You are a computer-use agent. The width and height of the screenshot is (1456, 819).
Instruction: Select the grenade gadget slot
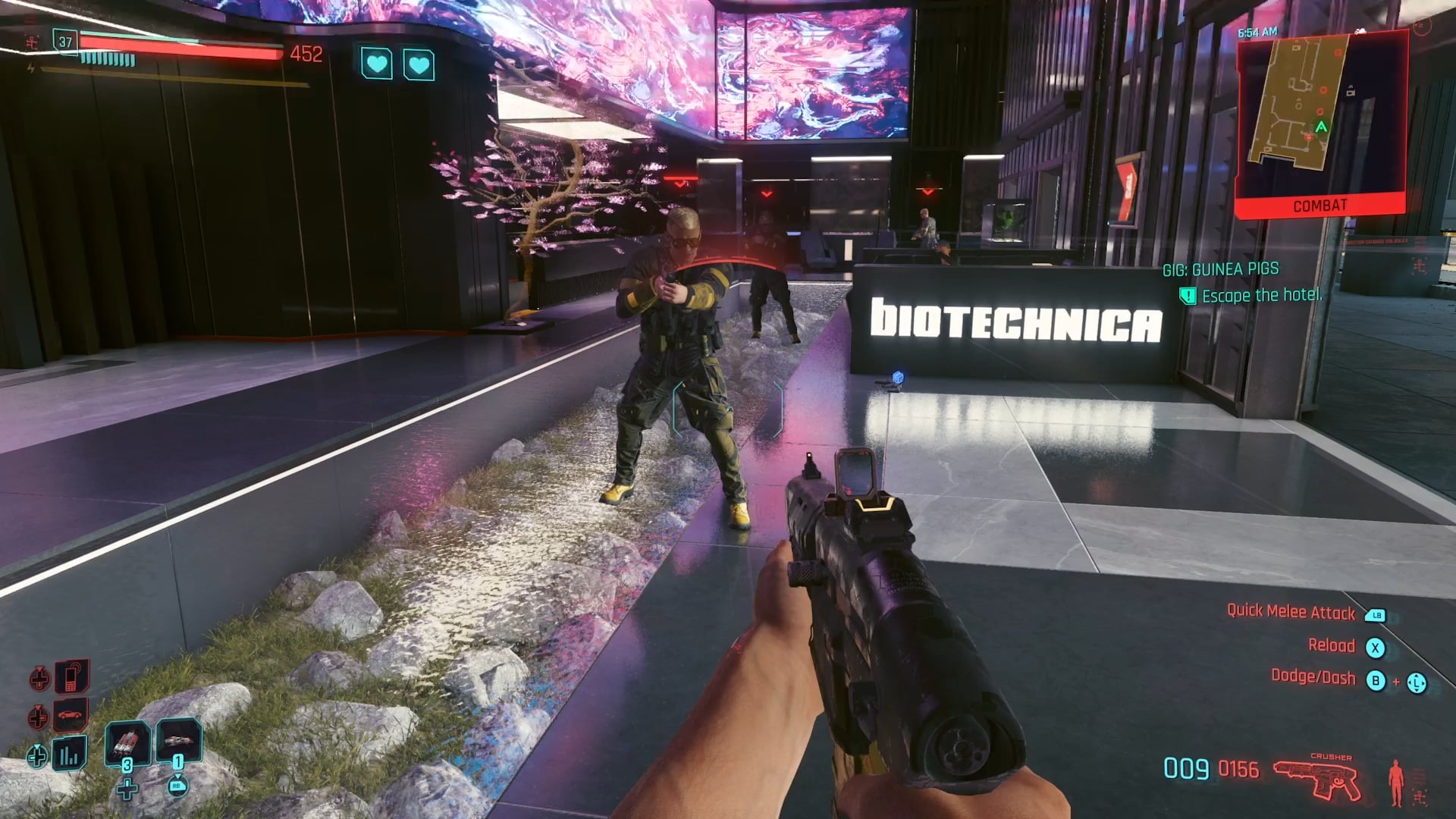[179, 740]
